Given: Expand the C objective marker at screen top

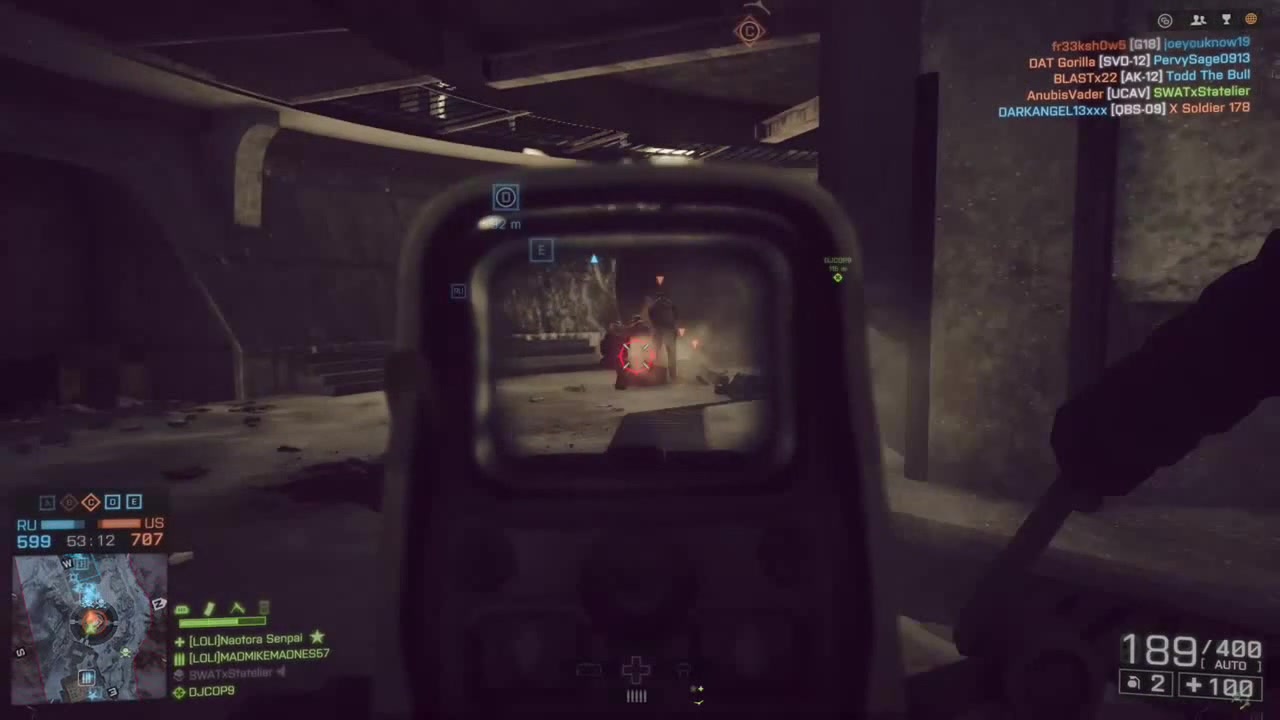Looking at the screenshot, I should [749, 32].
